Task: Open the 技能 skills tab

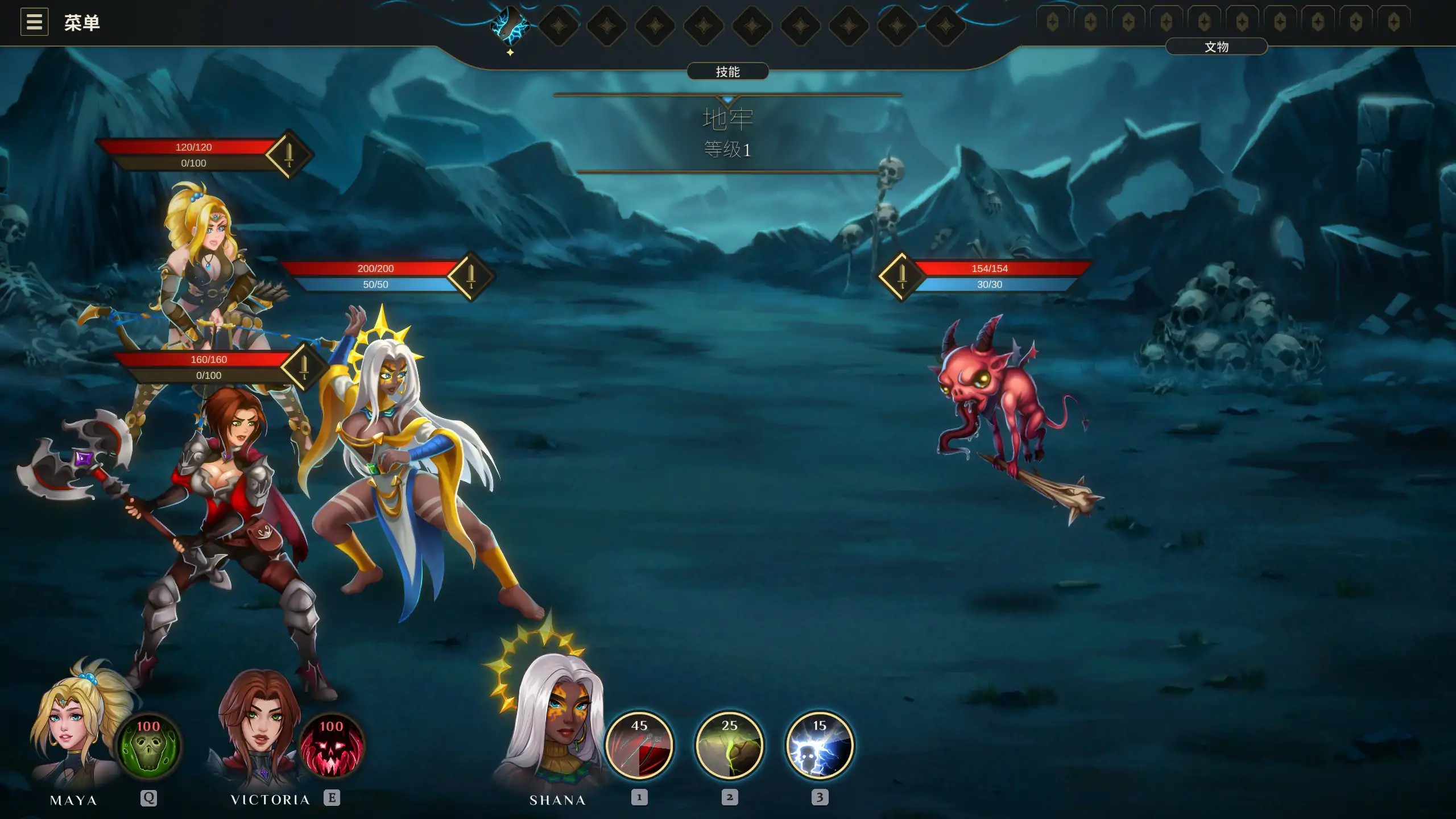Action: (x=727, y=72)
